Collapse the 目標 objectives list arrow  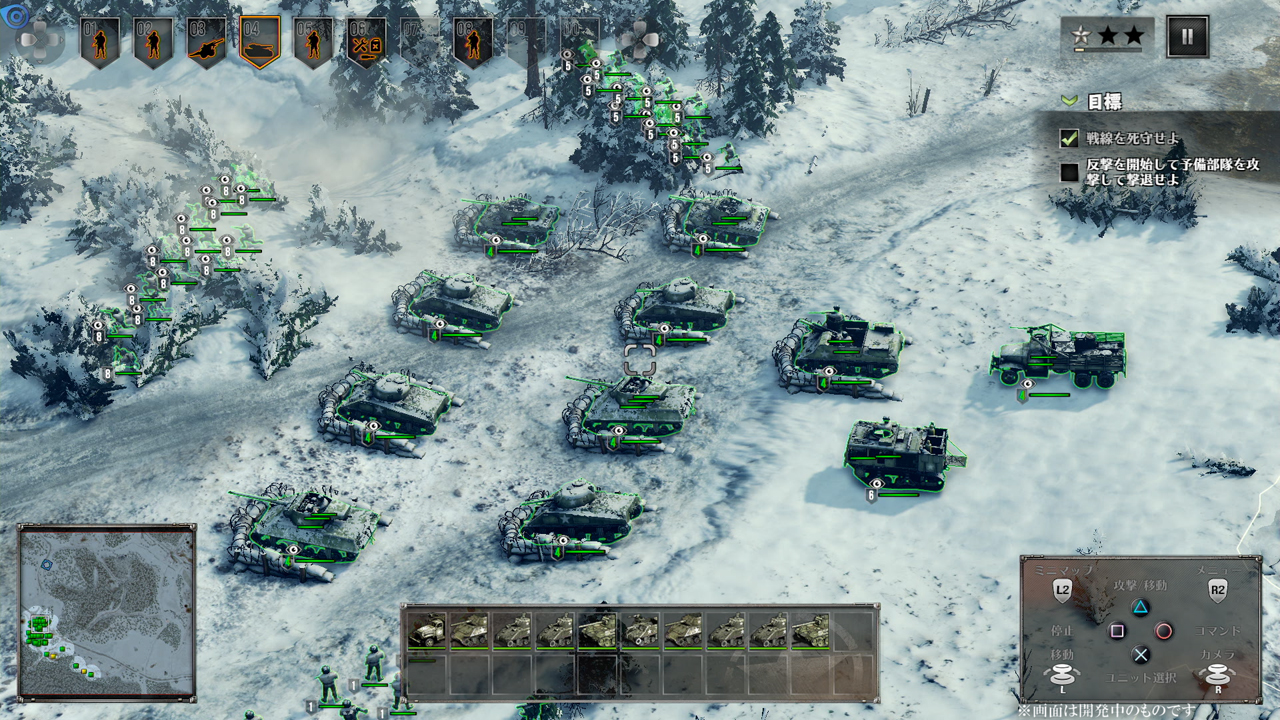click(1069, 101)
